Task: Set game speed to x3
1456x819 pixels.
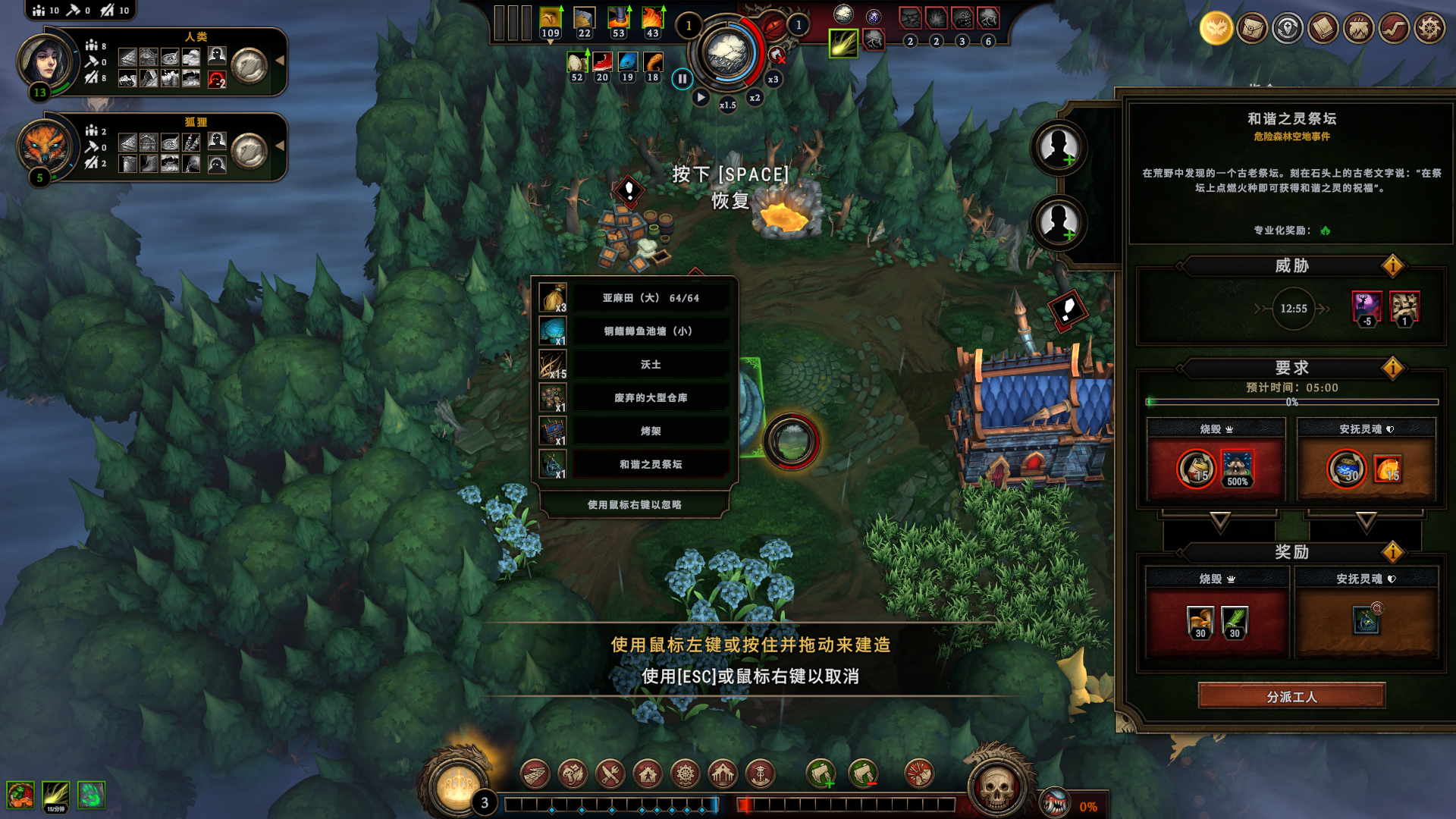Action: (x=773, y=79)
